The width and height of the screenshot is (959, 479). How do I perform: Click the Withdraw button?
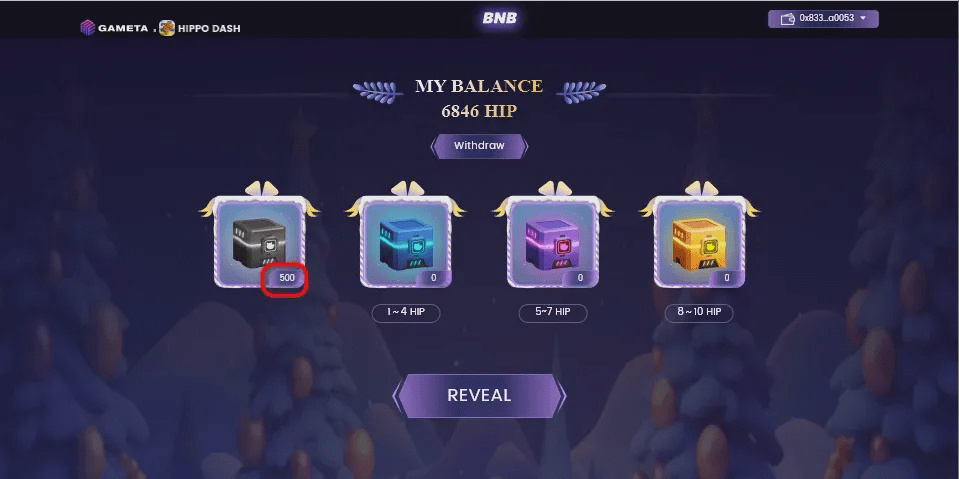pos(479,146)
